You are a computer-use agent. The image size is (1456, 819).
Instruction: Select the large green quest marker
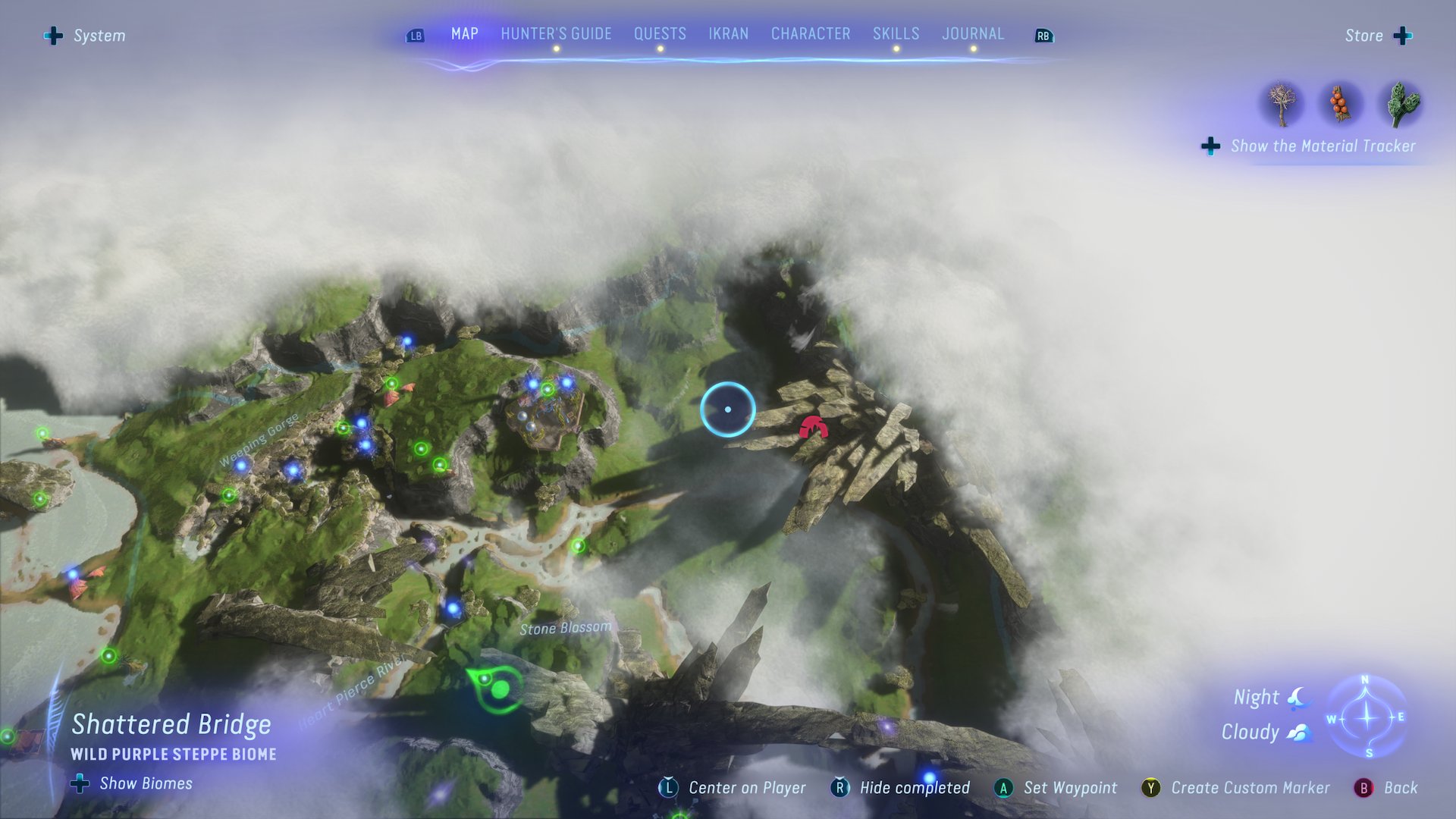click(x=498, y=689)
